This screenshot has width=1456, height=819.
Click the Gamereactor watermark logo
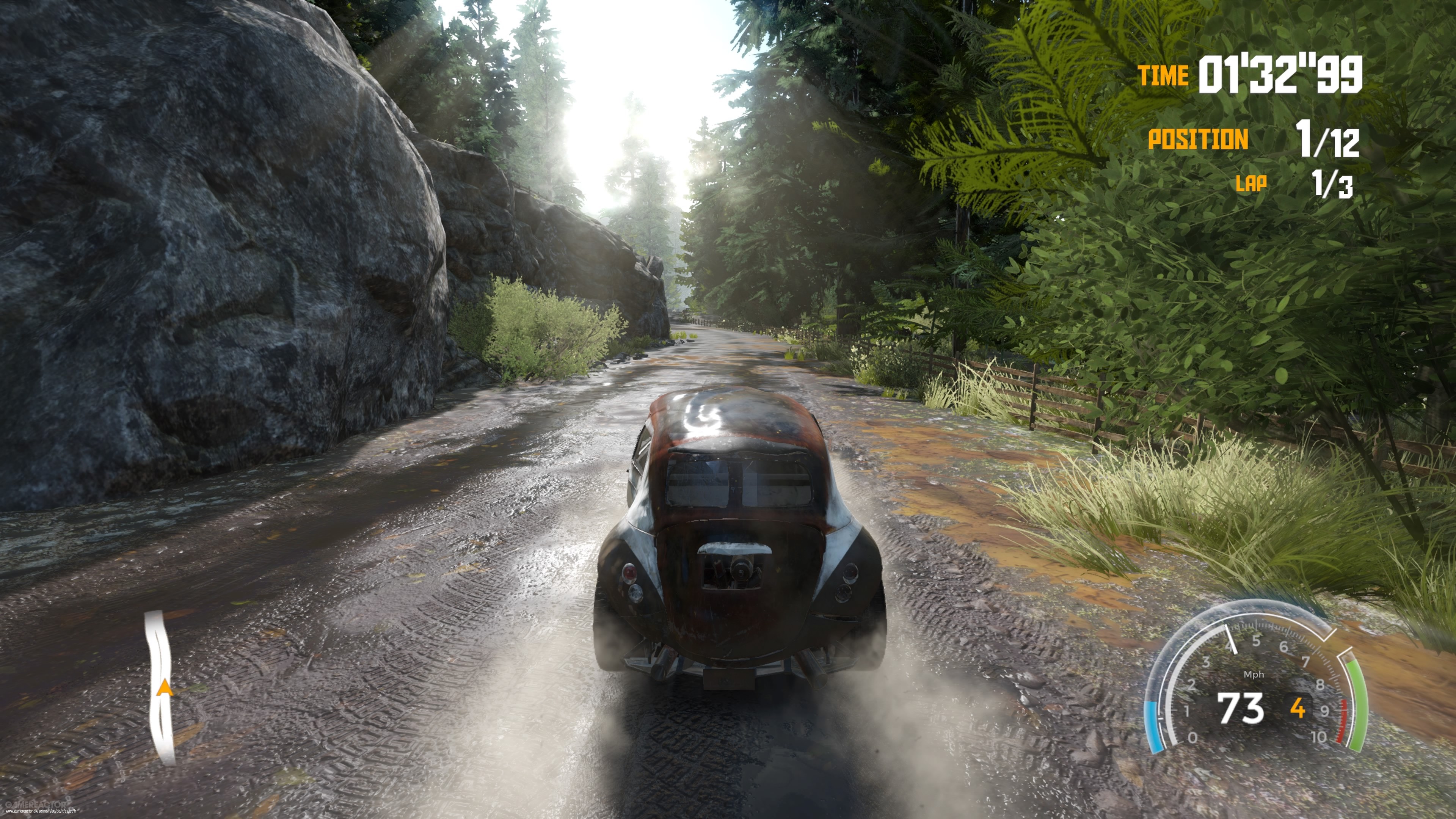(x=35, y=804)
